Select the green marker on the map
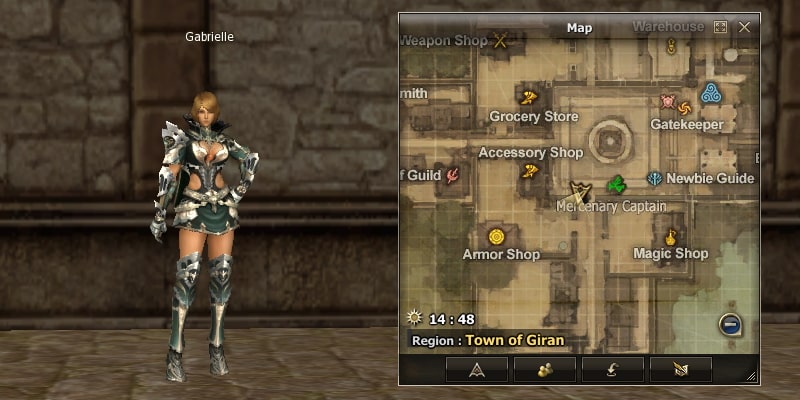Image resolution: width=800 pixels, height=400 pixels. coord(617,184)
